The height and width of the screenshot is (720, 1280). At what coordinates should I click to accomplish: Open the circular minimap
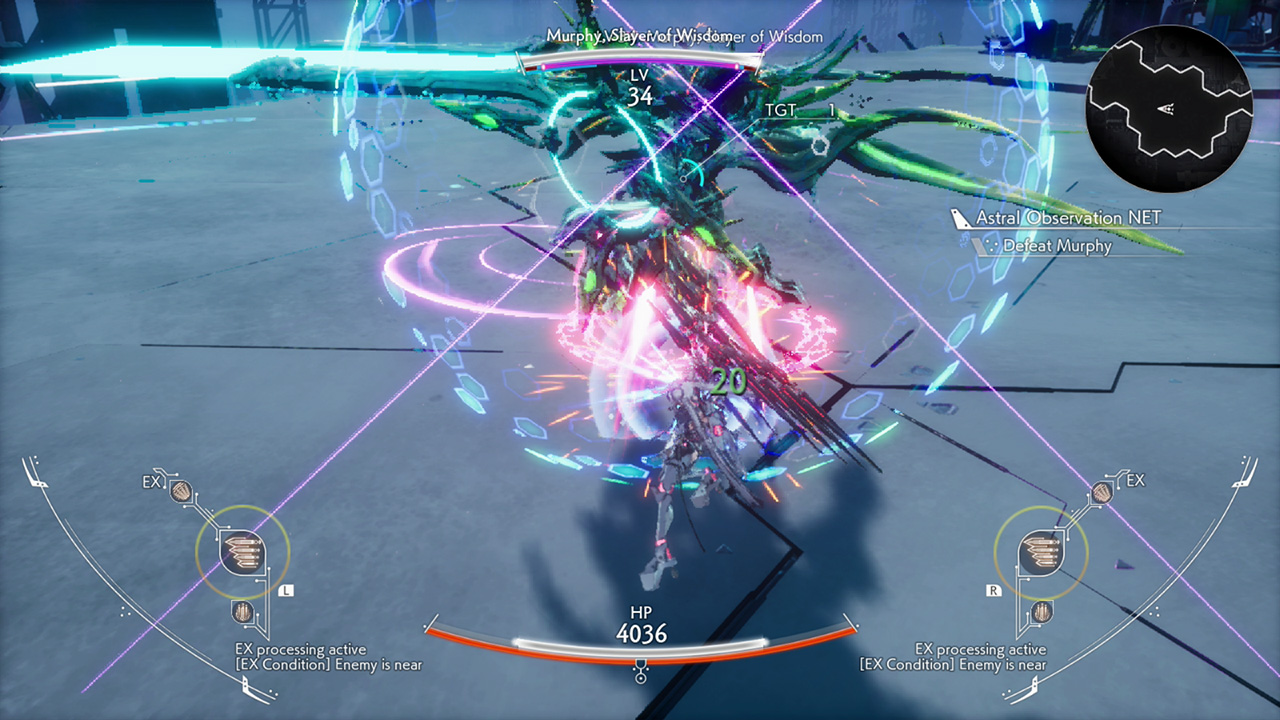point(1169,109)
